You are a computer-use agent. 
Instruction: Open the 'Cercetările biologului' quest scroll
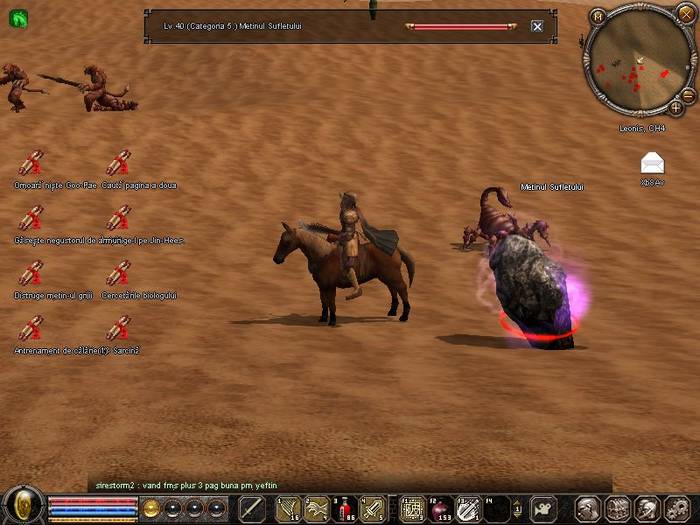click(x=118, y=273)
